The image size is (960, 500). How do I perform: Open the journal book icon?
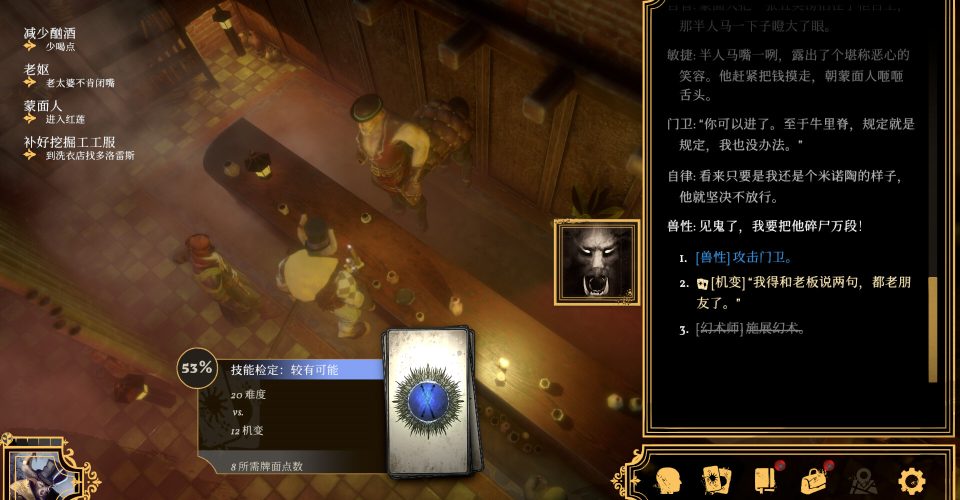[x=765, y=480]
